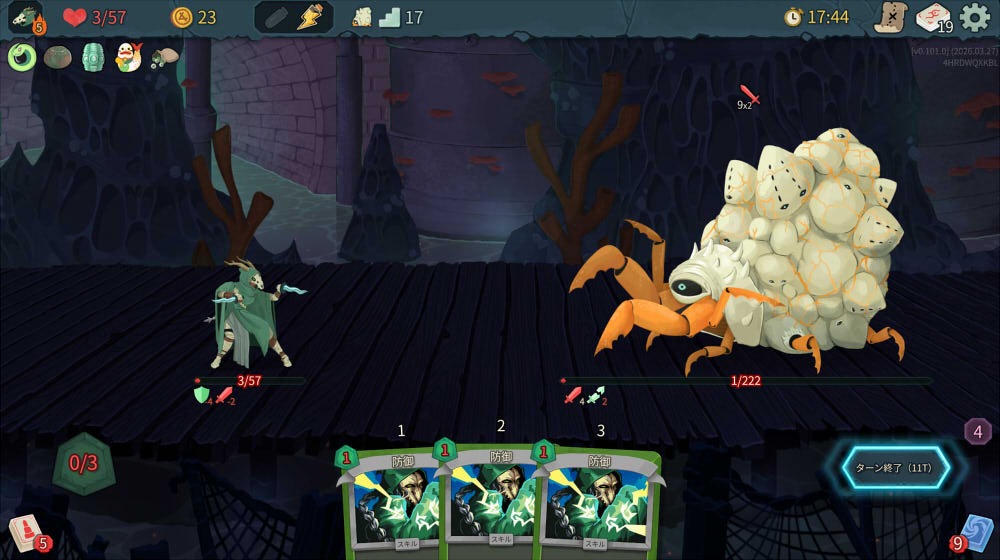Image resolution: width=1000 pixels, height=560 pixels.
Task: Inspect the spilled marble bag relic
Action: tap(164, 57)
